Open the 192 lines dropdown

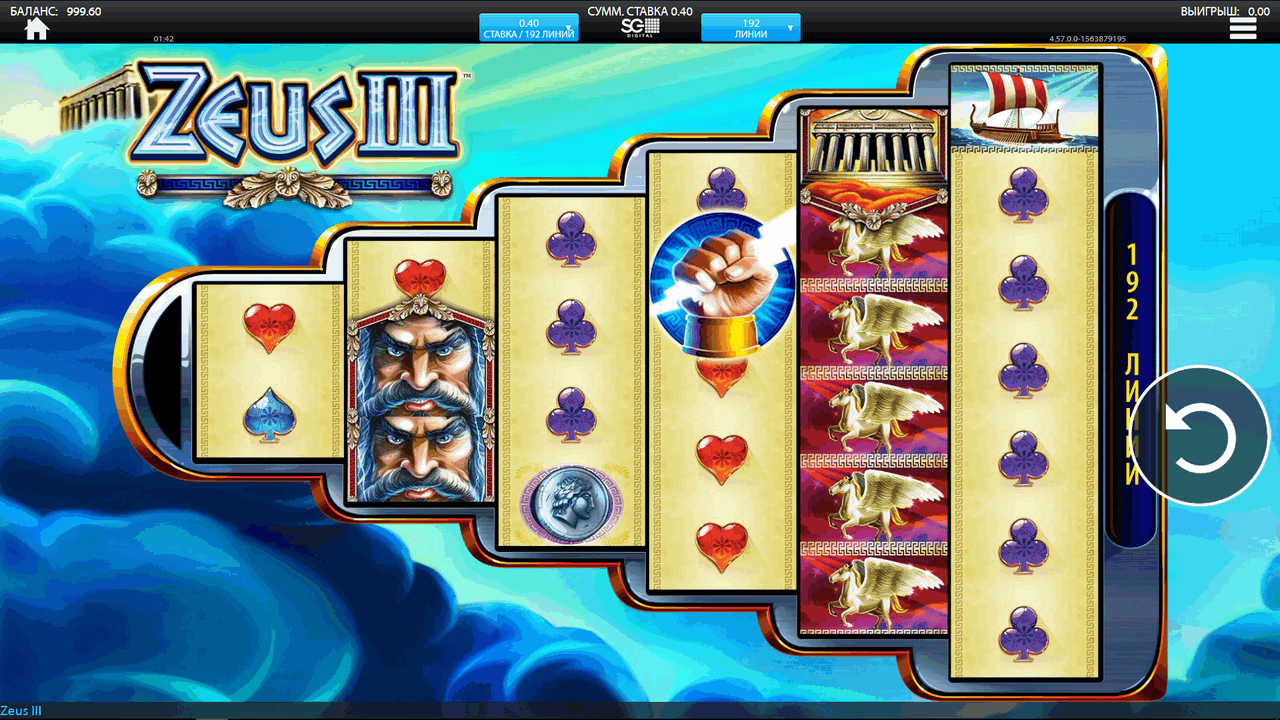pyautogui.click(x=750, y=28)
